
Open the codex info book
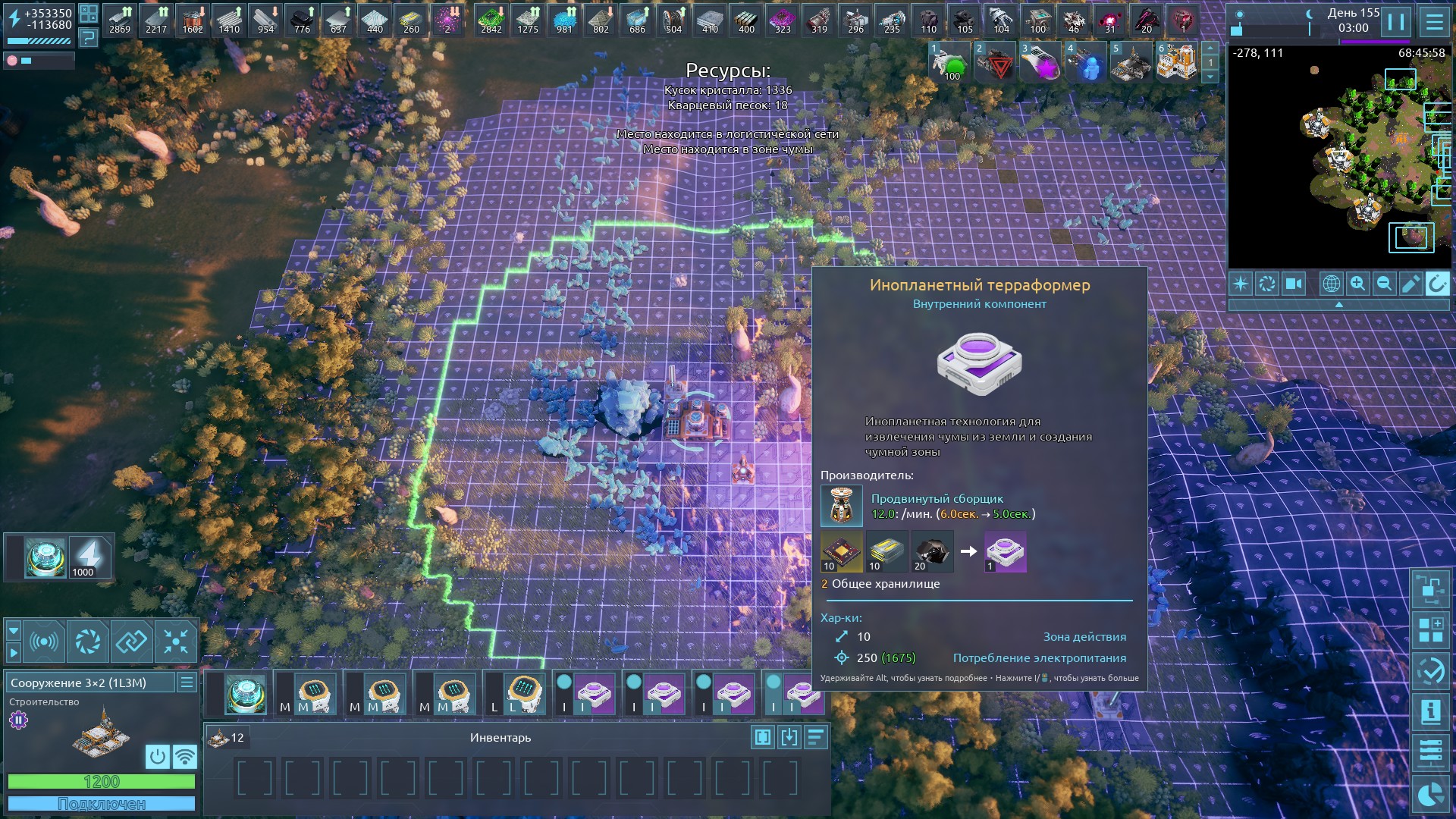1430,711
